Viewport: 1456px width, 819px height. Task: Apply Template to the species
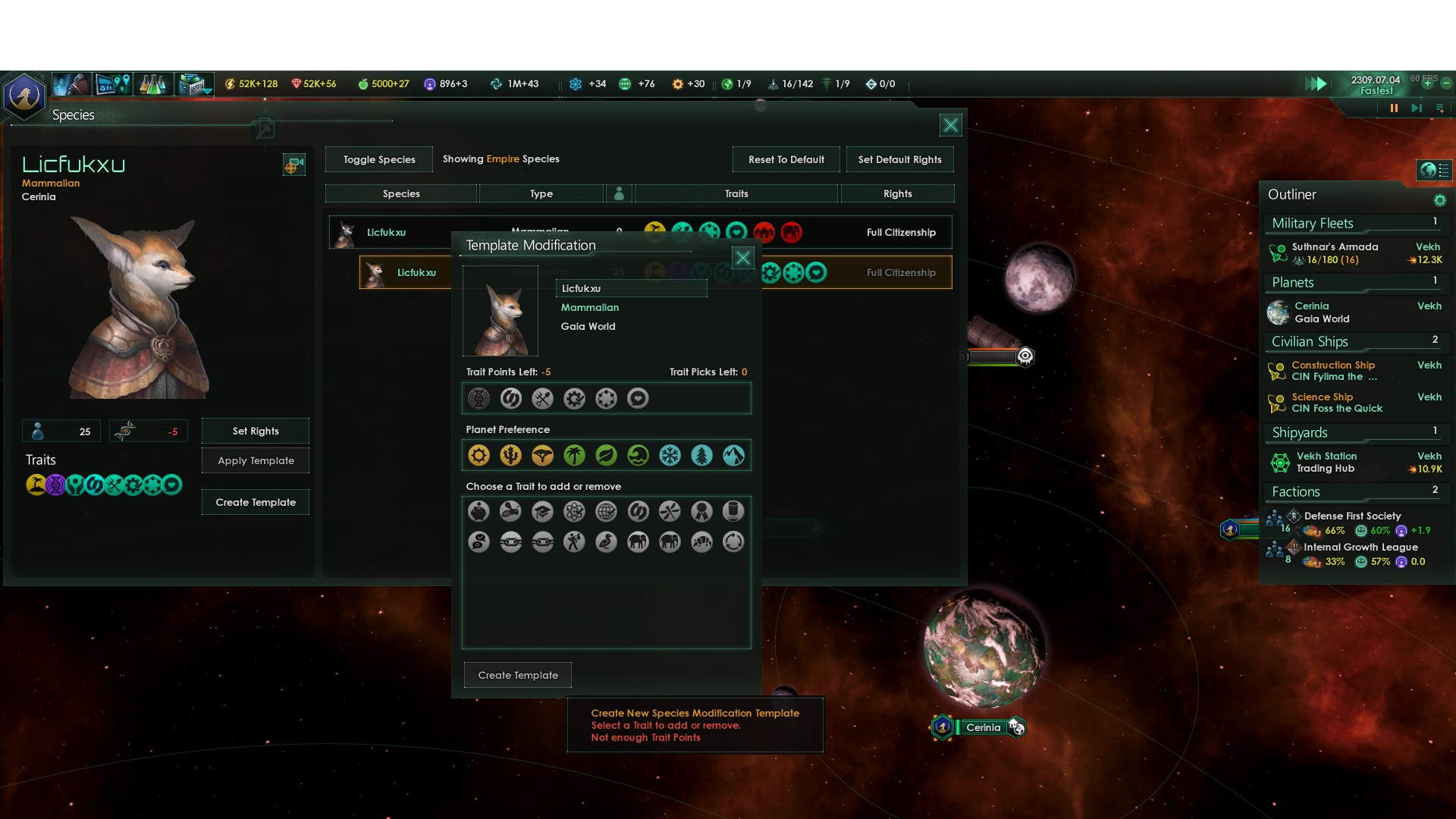point(256,460)
